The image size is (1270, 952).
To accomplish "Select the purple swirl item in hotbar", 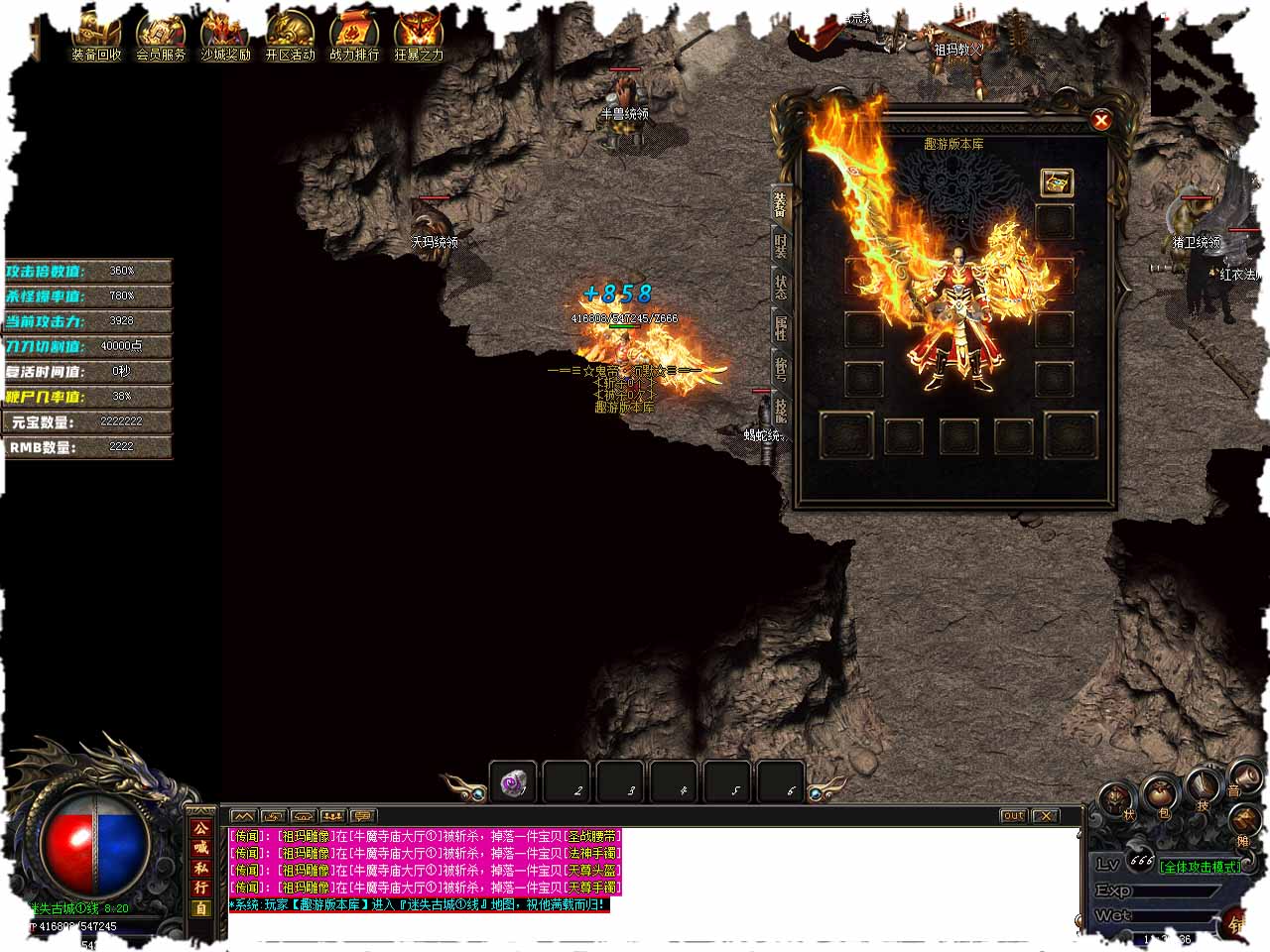I will 513,782.
